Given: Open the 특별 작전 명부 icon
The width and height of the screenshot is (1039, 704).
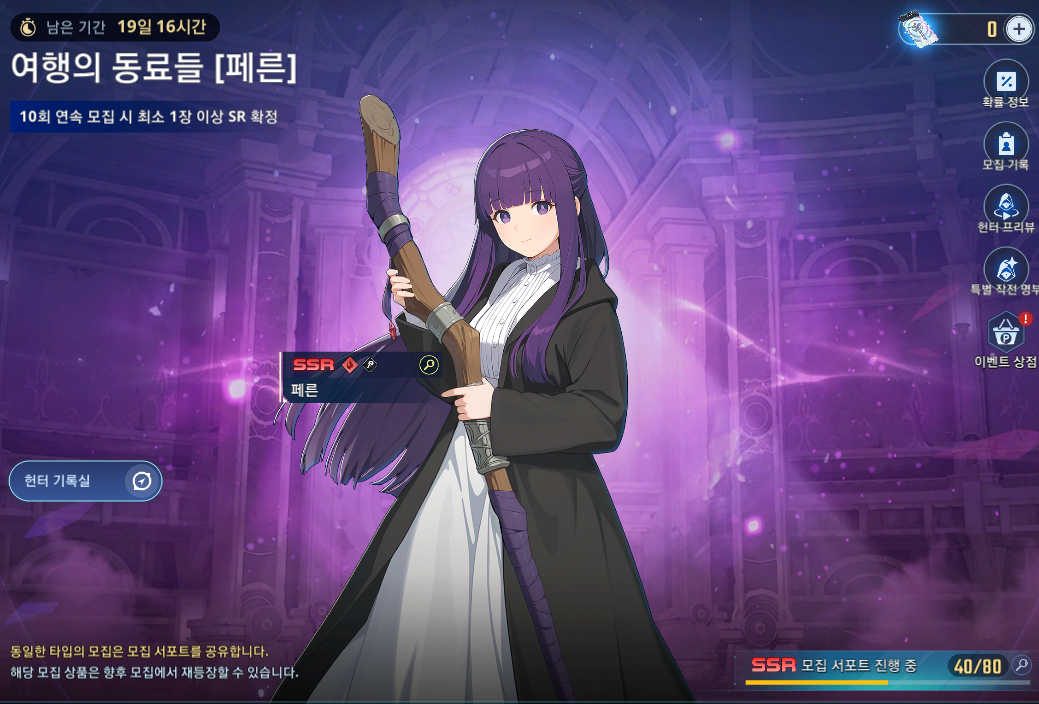Looking at the screenshot, I should click(1006, 268).
